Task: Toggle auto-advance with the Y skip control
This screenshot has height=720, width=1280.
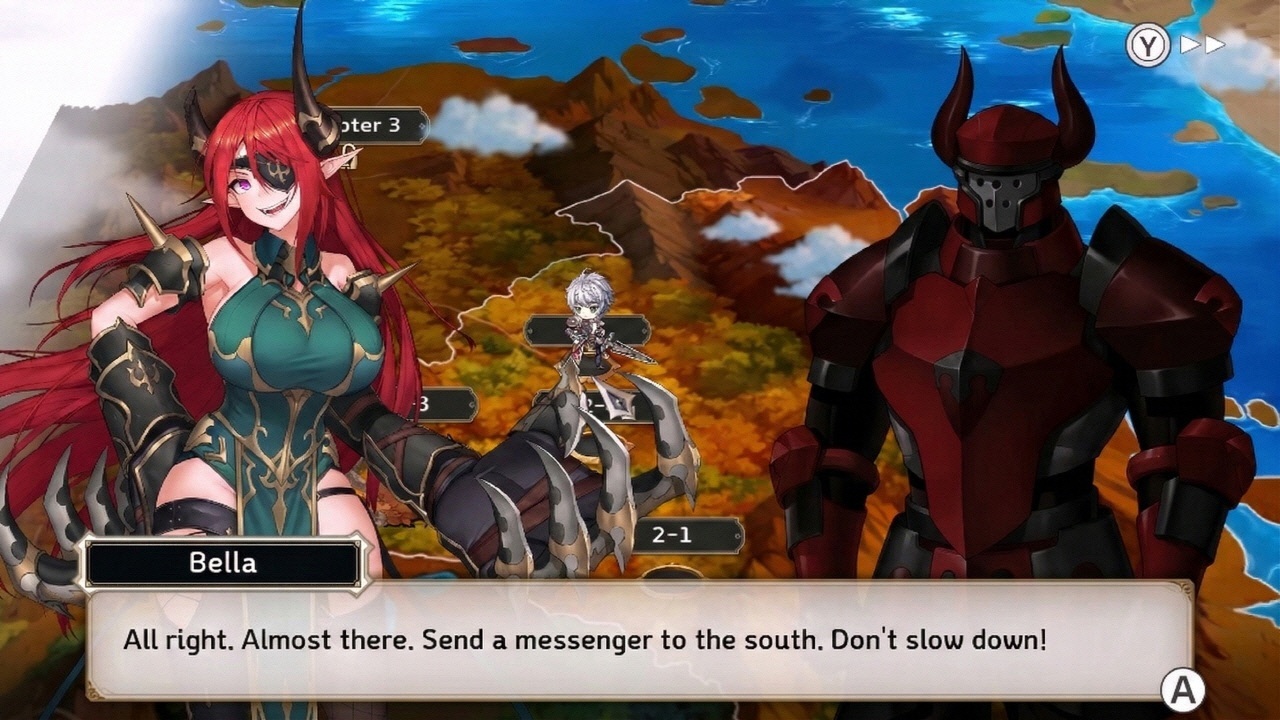Action: coord(1148,44)
